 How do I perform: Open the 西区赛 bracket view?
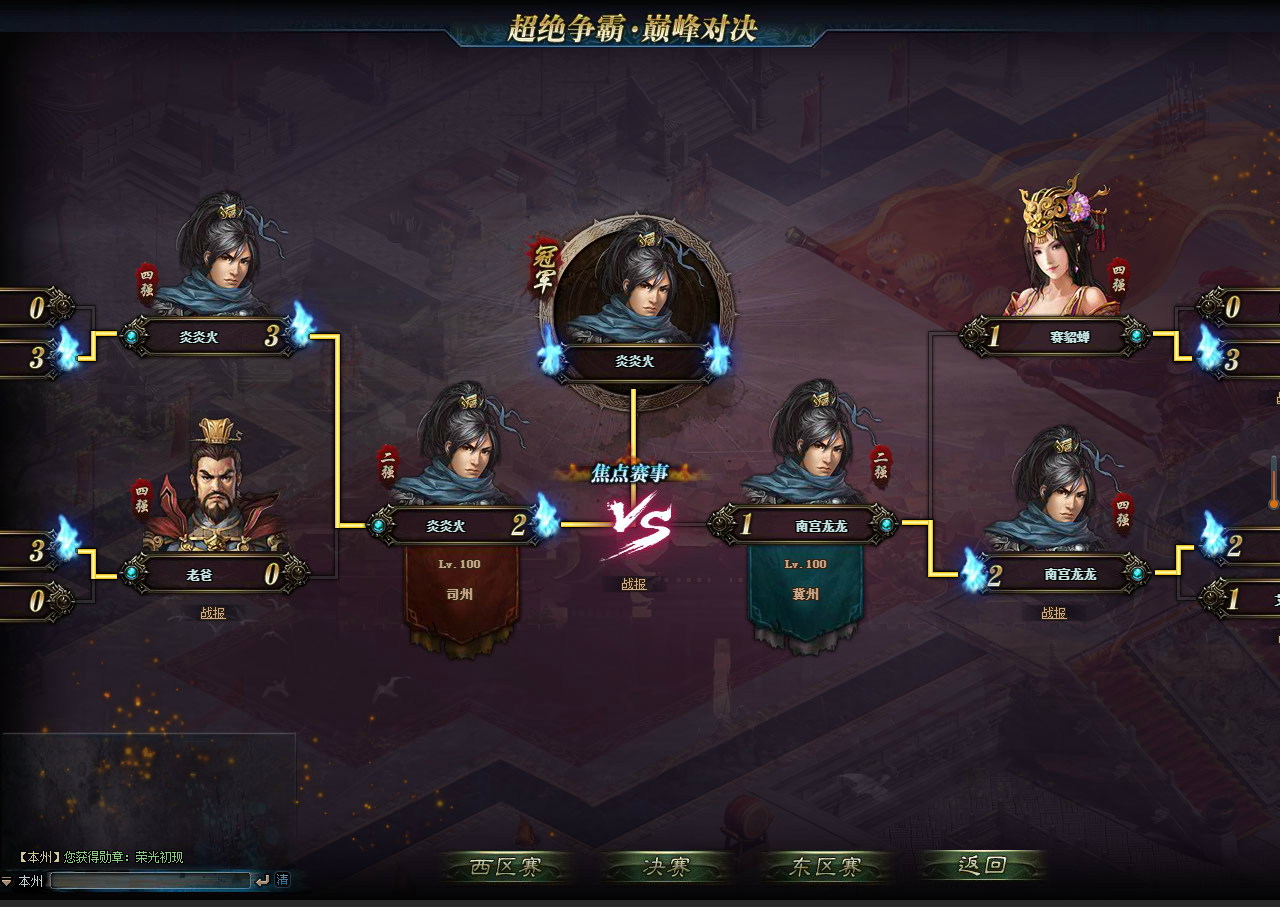pyautogui.click(x=506, y=866)
